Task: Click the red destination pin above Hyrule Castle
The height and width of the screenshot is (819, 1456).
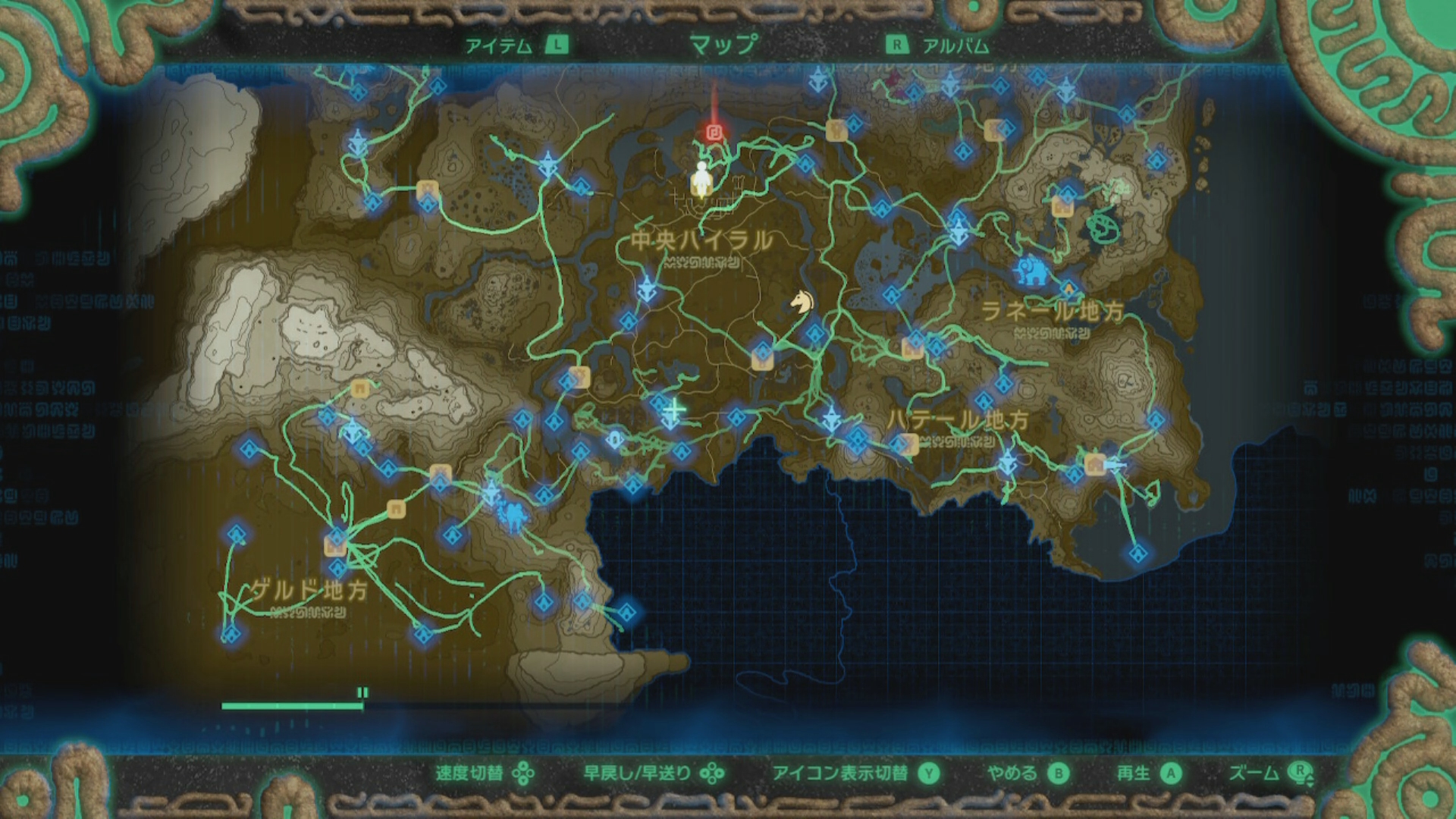Action: [x=713, y=133]
